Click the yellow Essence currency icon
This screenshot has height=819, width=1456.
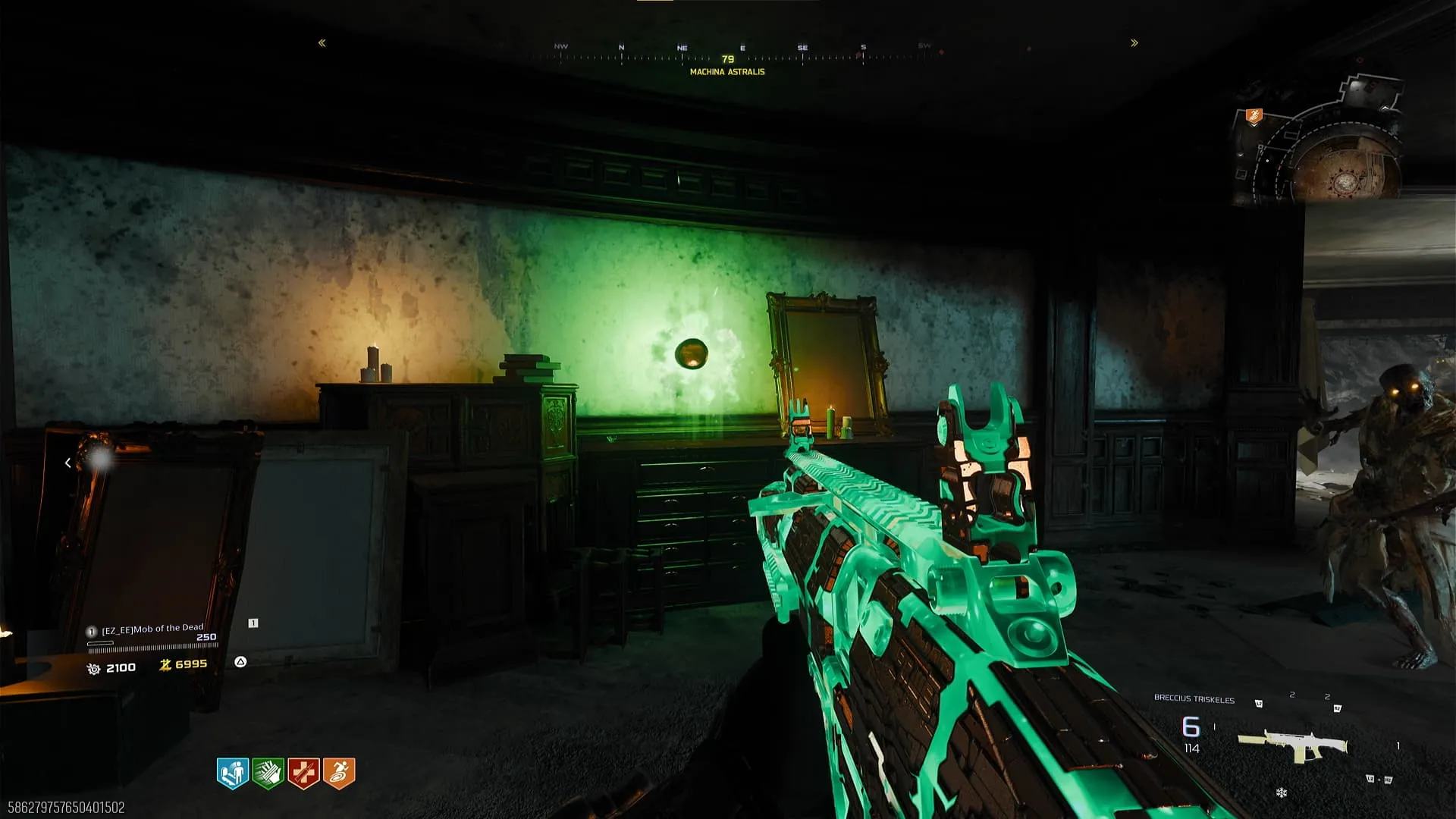[x=165, y=665]
